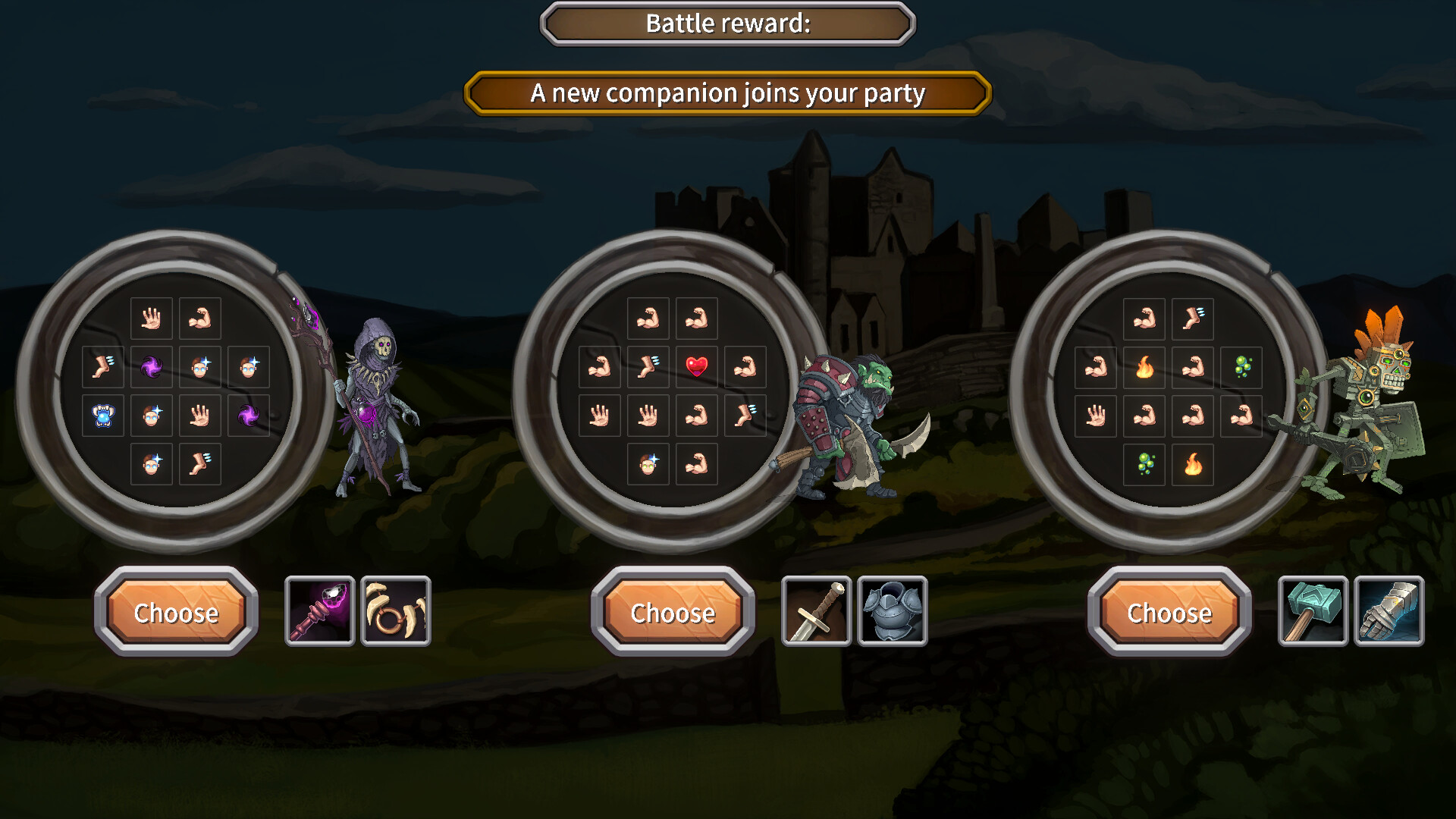The height and width of the screenshot is (819, 1456).
Task: Select the hammer item icon
Action: point(1314,610)
